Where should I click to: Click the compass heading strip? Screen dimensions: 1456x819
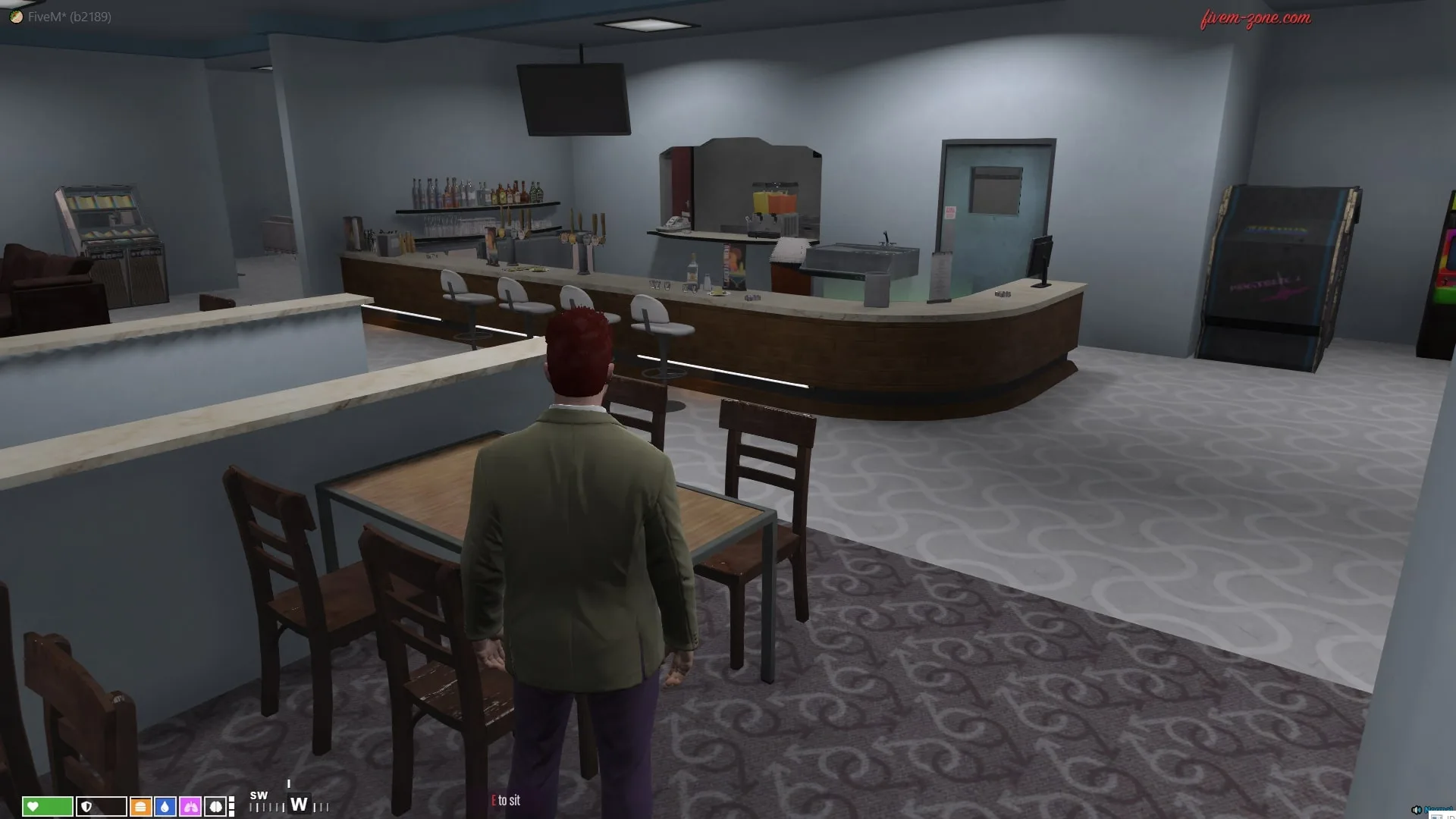pos(290,804)
